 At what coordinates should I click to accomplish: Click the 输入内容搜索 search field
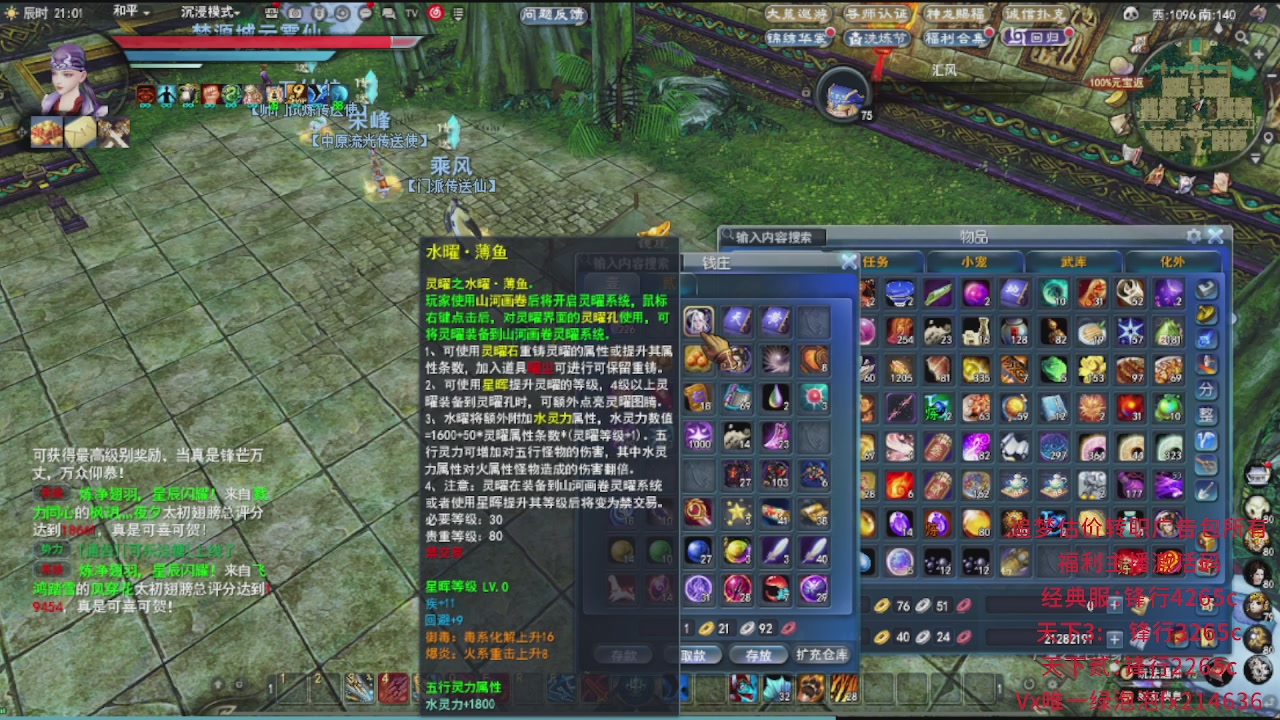point(777,235)
